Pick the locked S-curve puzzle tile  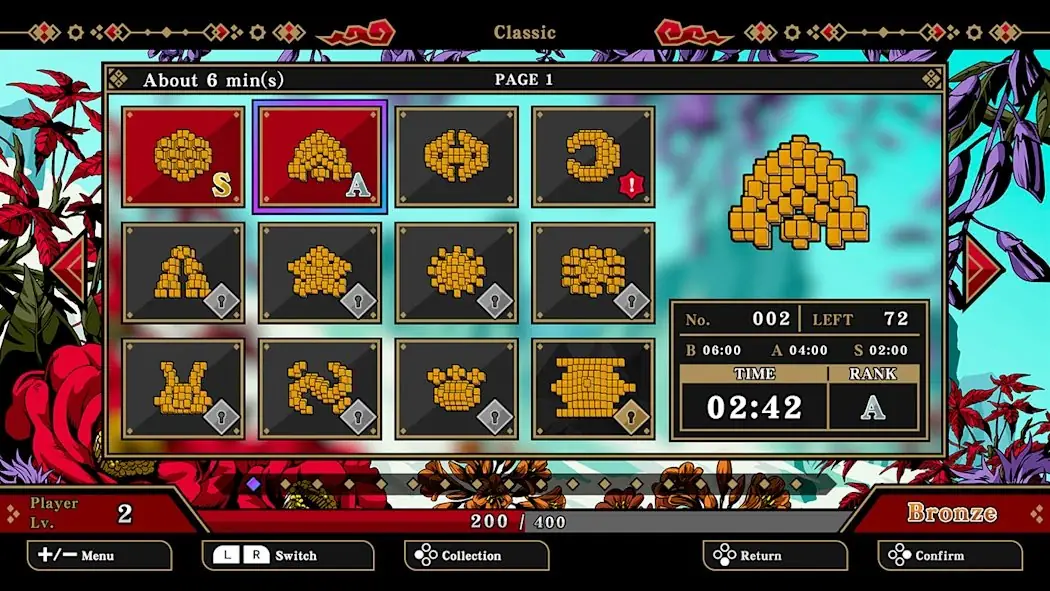pos(320,389)
